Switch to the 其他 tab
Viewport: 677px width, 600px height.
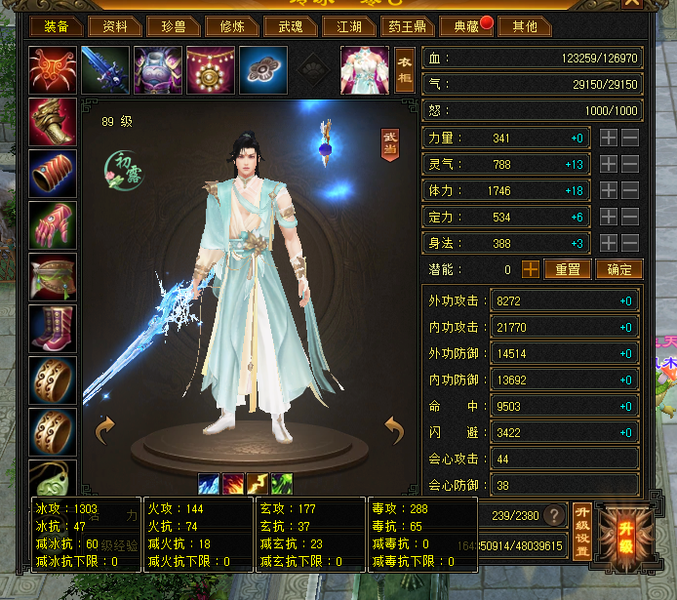(524, 26)
